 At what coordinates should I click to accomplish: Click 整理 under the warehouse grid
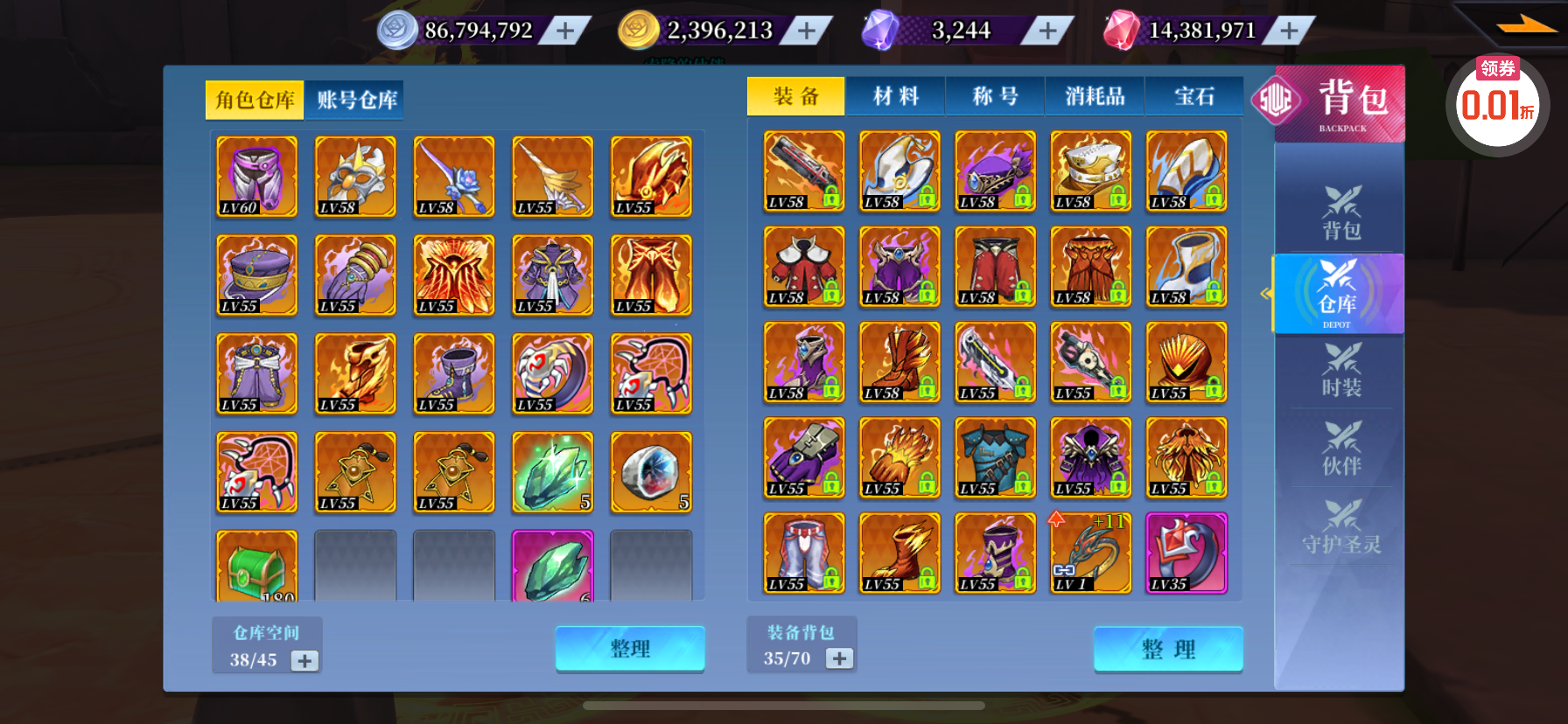pyautogui.click(x=630, y=649)
